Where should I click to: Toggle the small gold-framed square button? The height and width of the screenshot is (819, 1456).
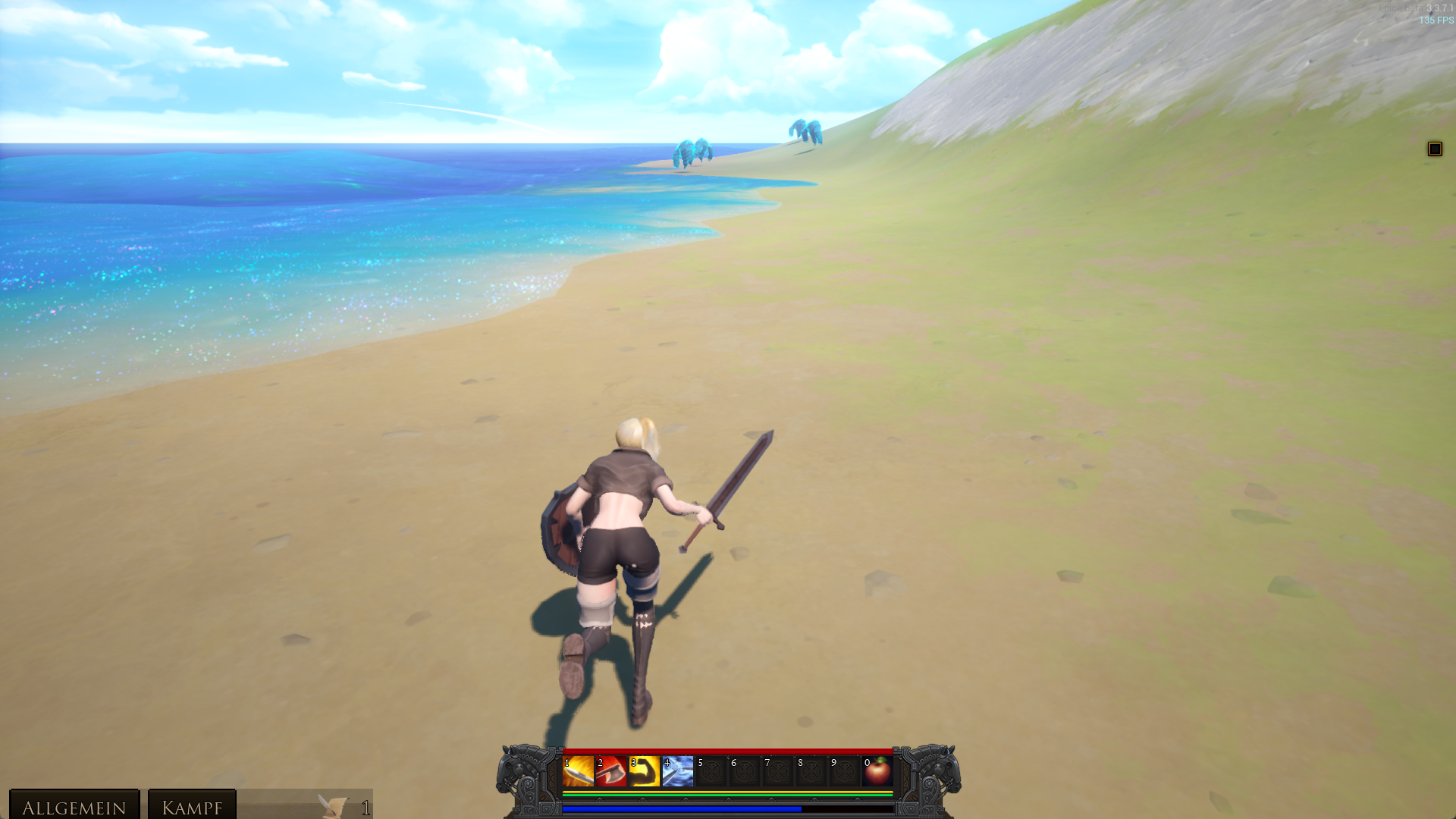(1434, 149)
